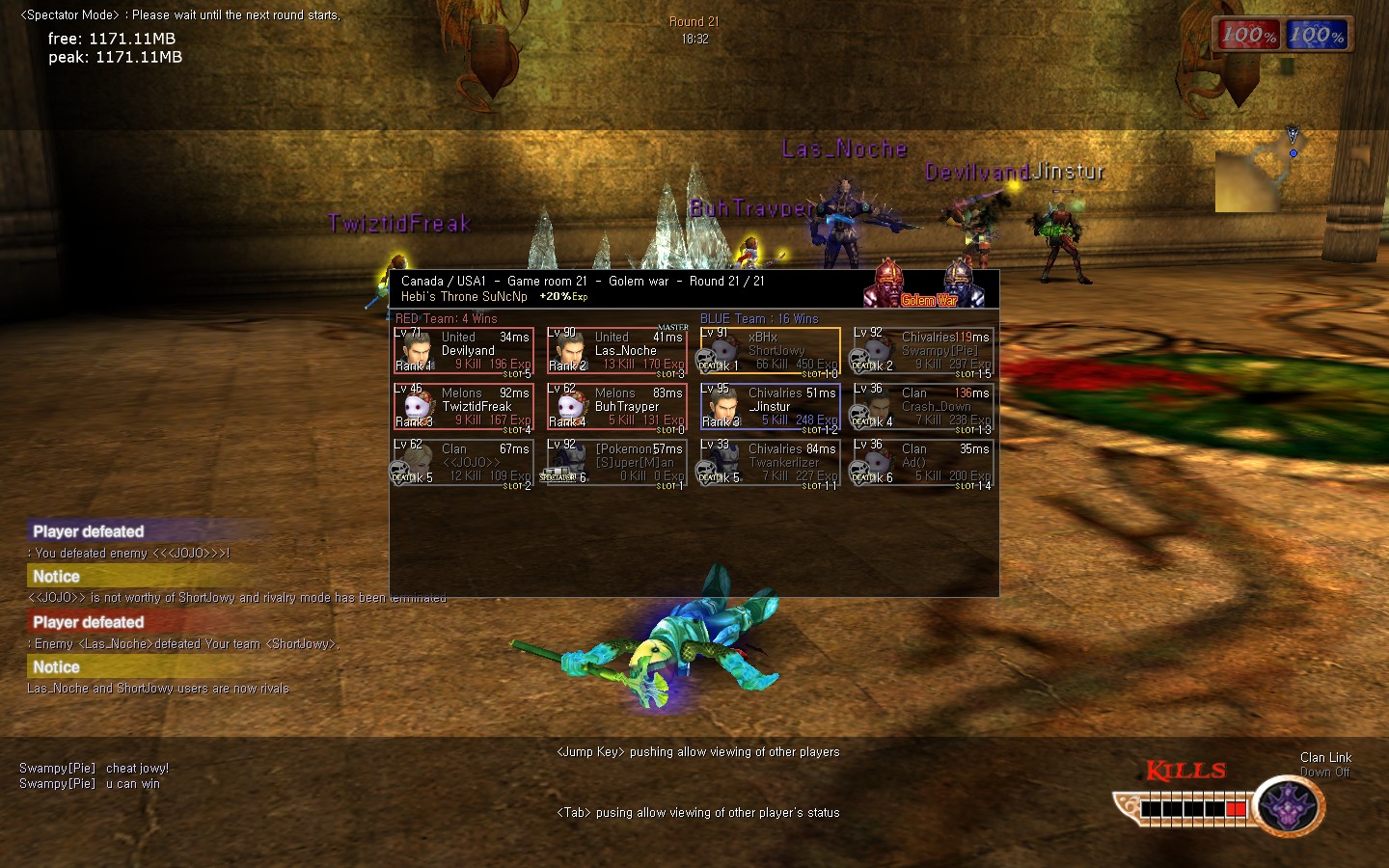This screenshot has width=1389, height=868.
Task: Select Las_Noche's scoreboard entry
Action: coord(616,351)
